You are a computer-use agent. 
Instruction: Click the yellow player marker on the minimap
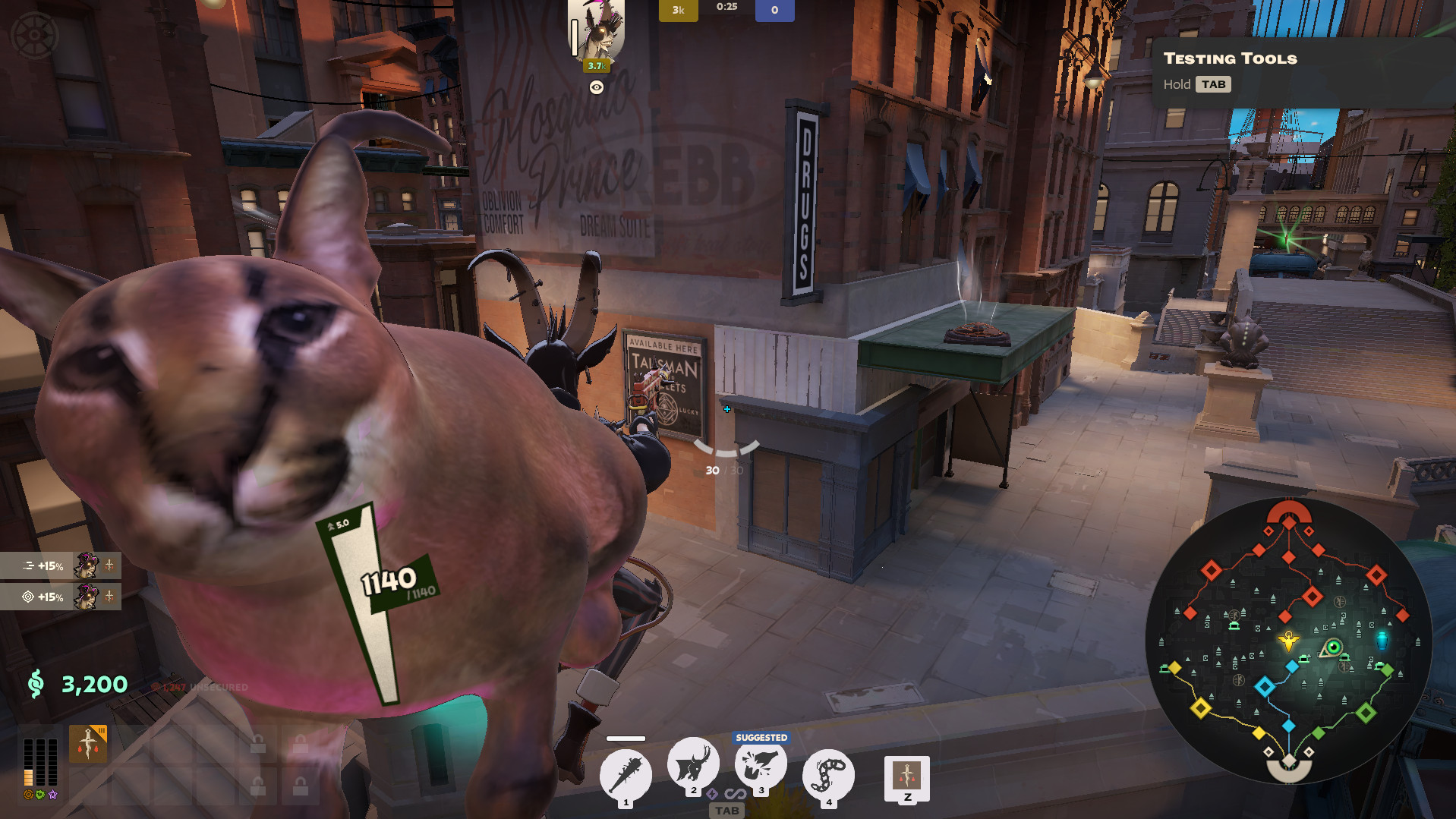[x=1288, y=642]
